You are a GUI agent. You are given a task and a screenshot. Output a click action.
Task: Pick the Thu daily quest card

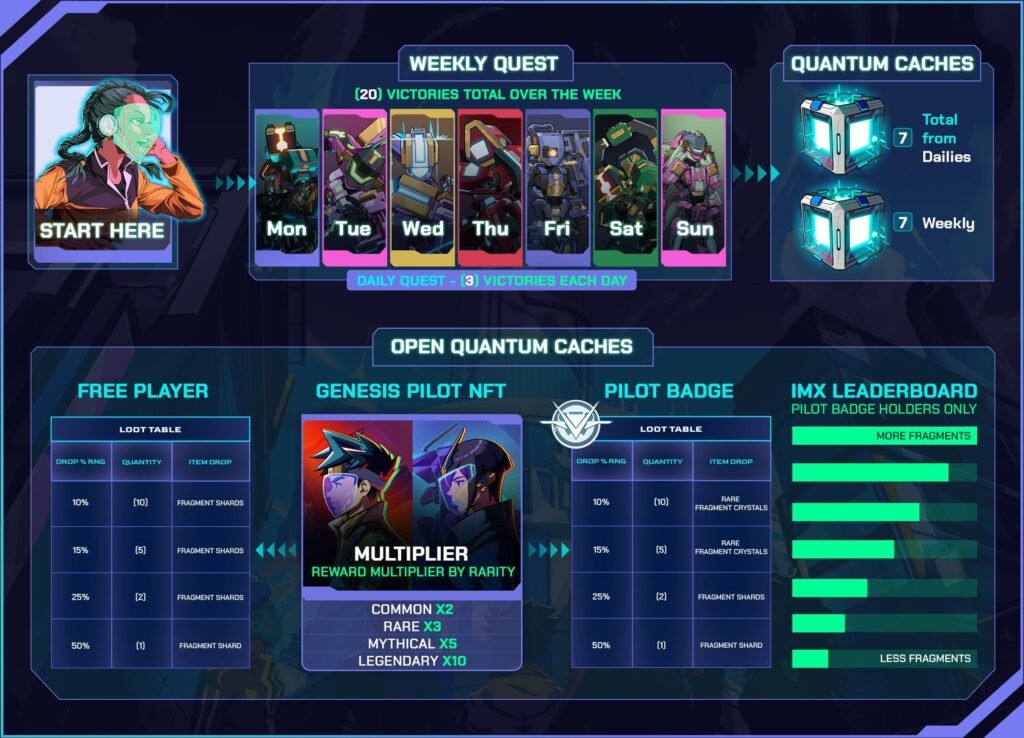click(490, 188)
